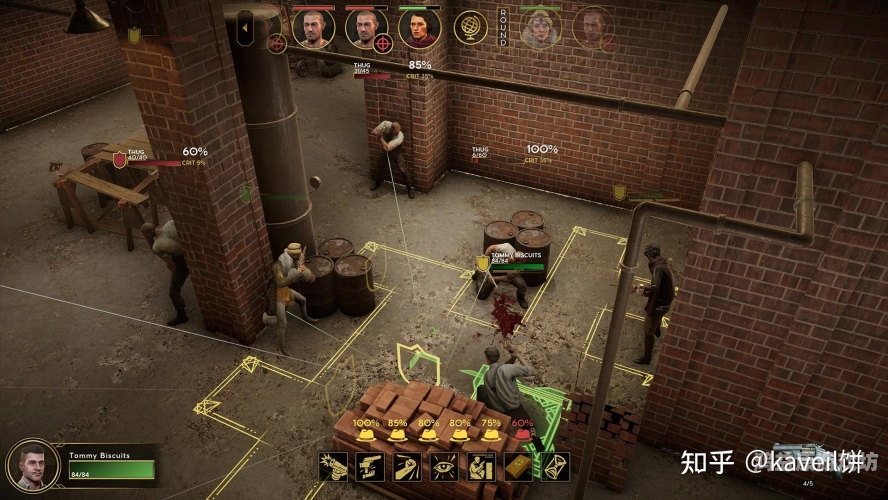
Task: Open Tommy Biscuits' character portrait
Action: (x=32, y=465)
